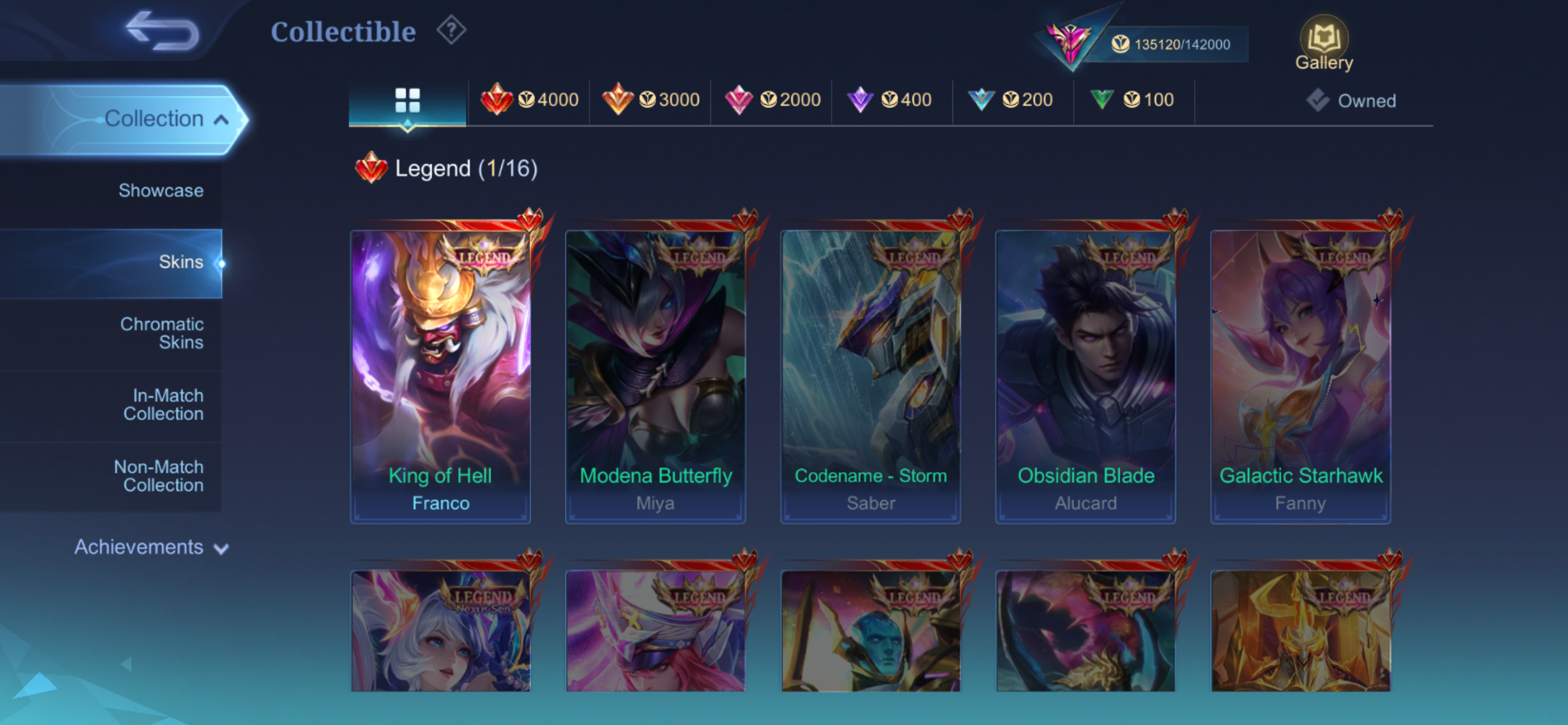Filter skins by the 3000 points tier
Viewport: 1568px width, 725px height.
651,100
